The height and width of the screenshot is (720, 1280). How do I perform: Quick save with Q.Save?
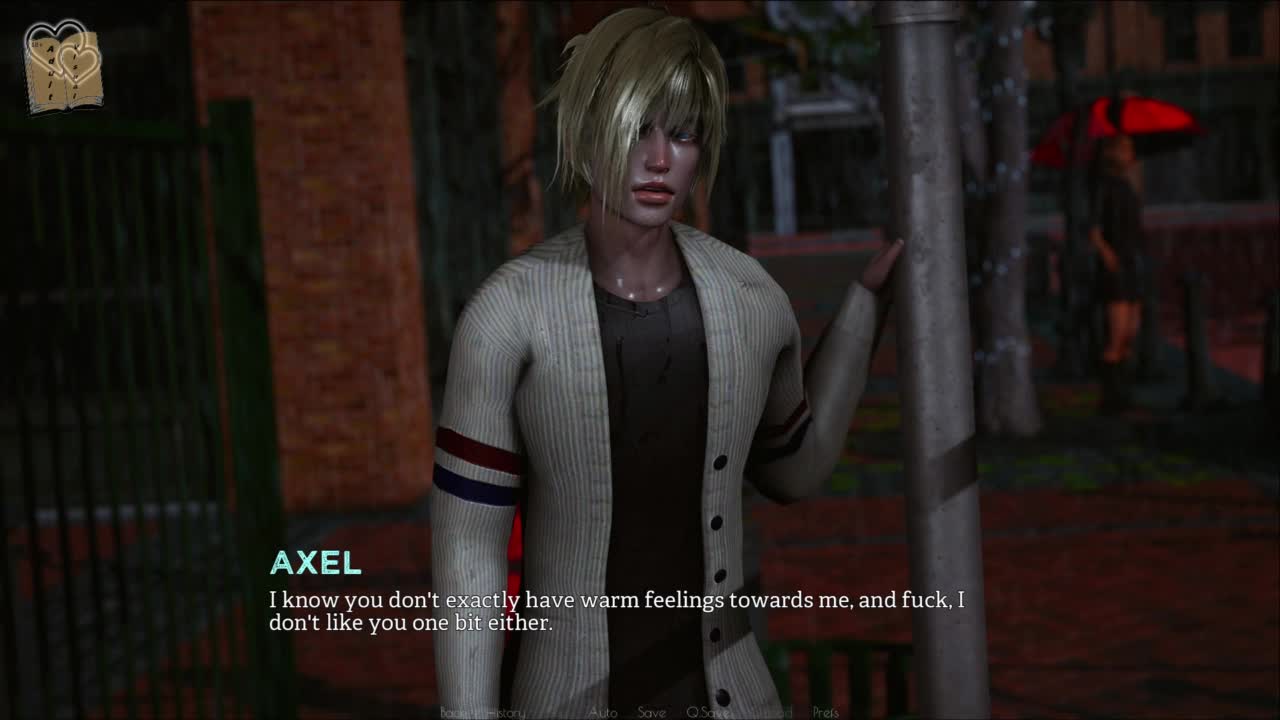click(708, 713)
